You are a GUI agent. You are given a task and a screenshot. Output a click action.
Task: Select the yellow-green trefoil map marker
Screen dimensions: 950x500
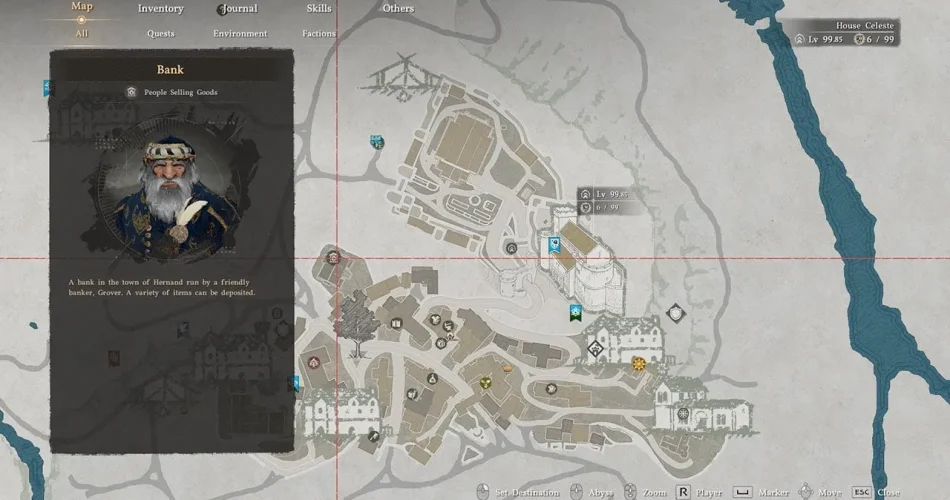[x=485, y=382]
